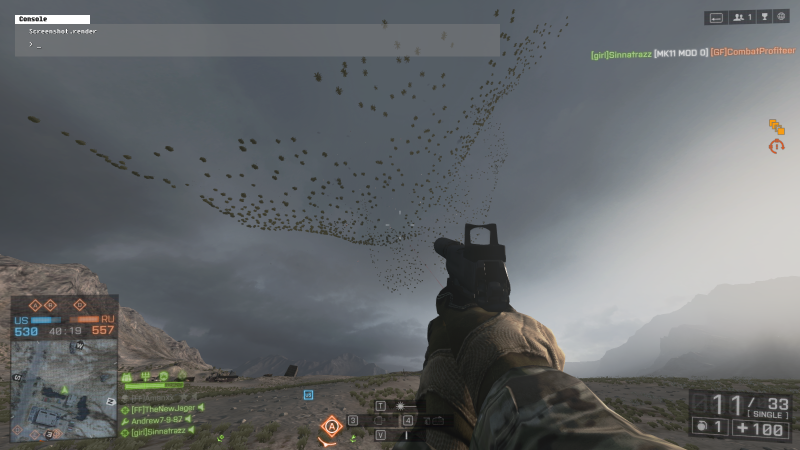This screenshot has height=450, width=800.
Task: Select squad member [FF]TheNewJager
Action: (165, 408)
